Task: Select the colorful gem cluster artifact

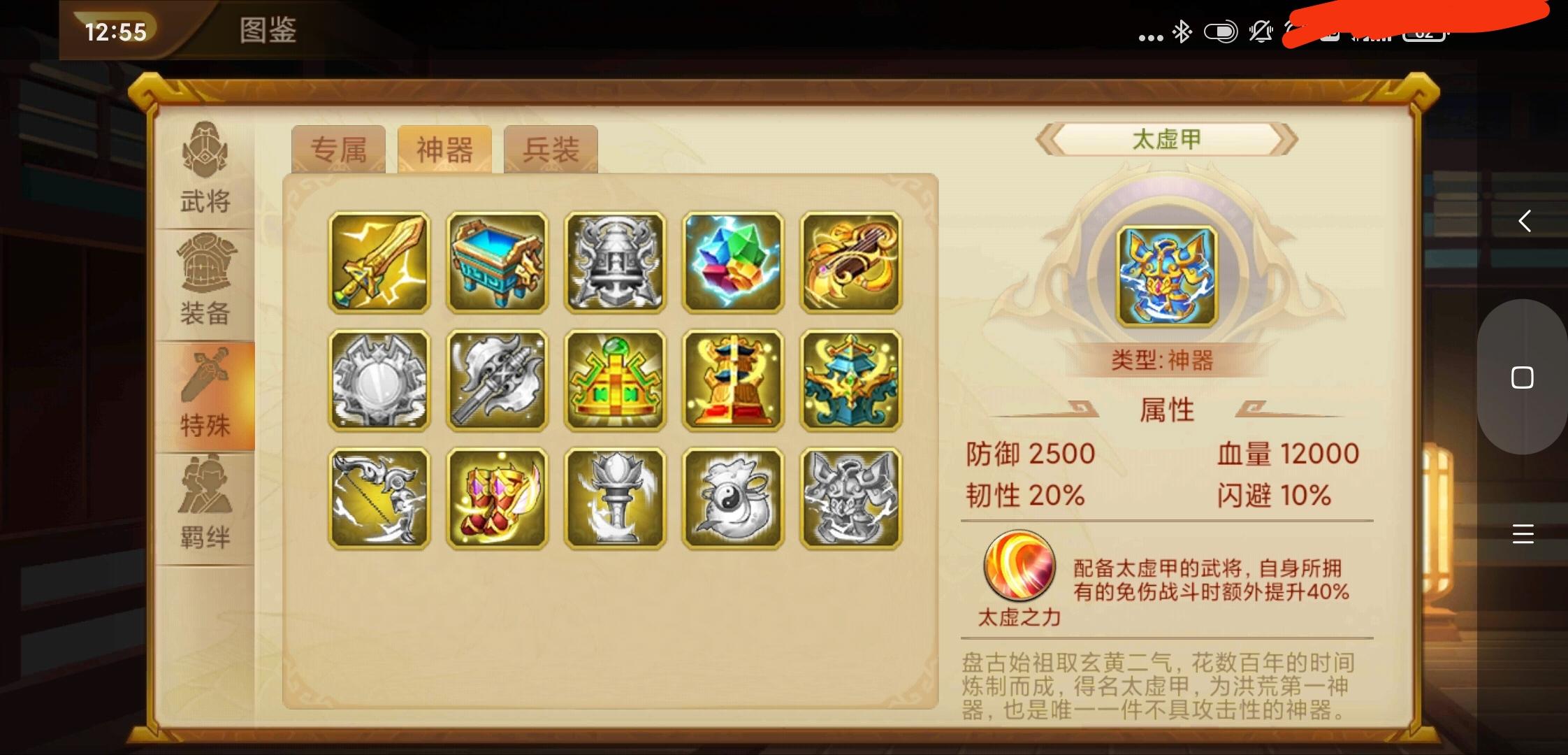Action: [x=733, y=262]
